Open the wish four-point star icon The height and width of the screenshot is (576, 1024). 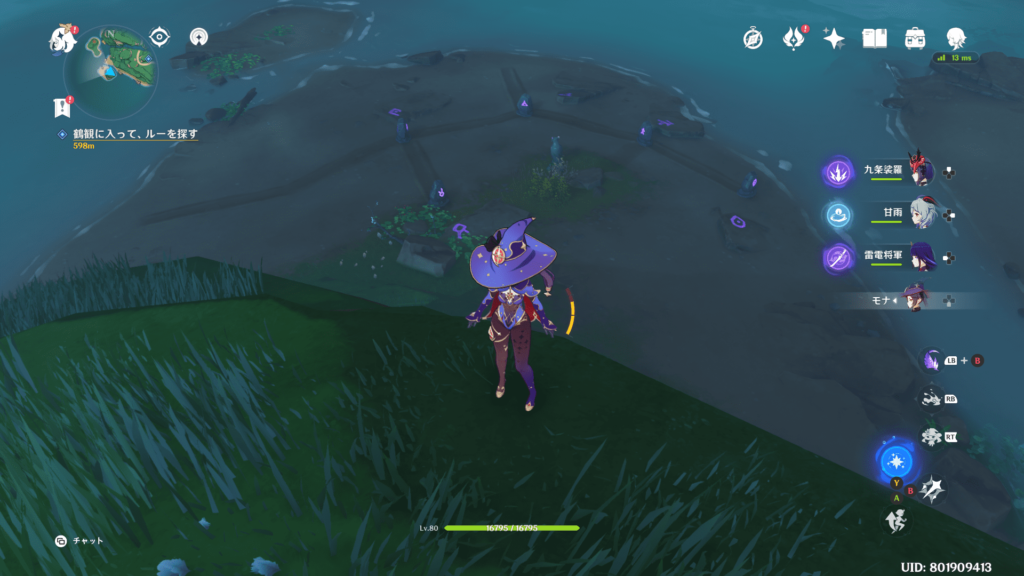coord(834,38)
